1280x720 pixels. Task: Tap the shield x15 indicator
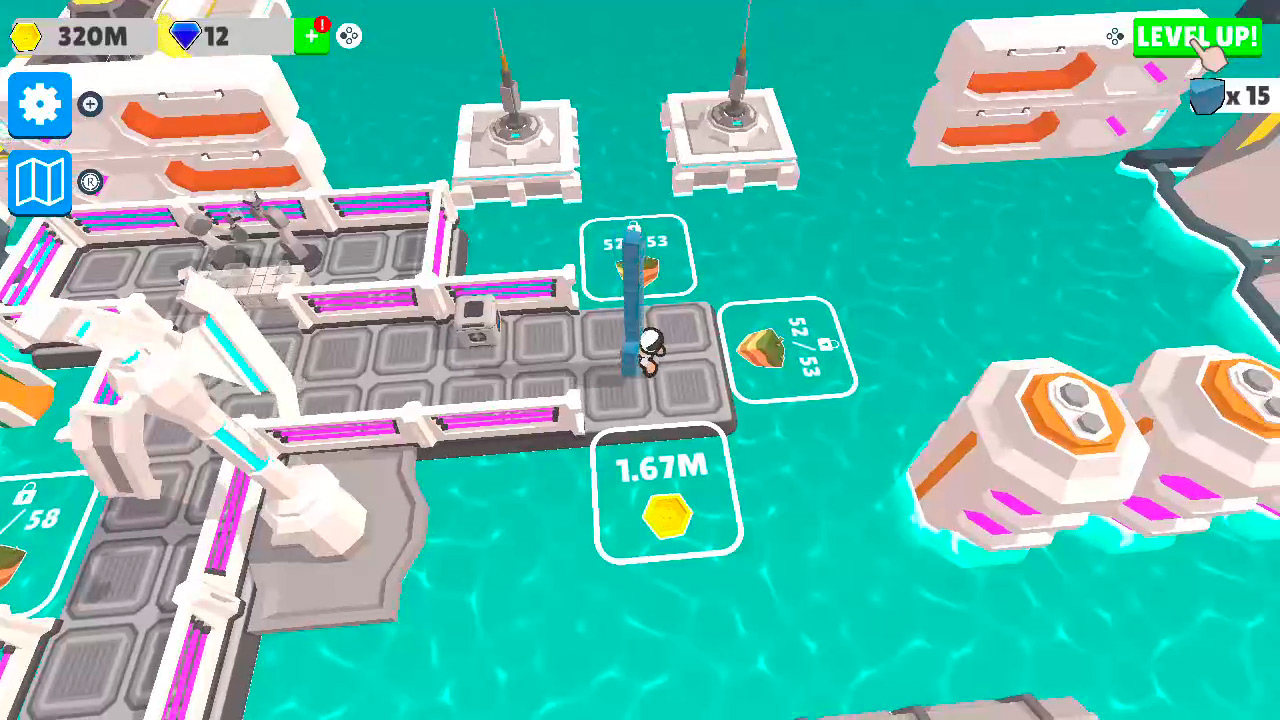coord(1227,97)
